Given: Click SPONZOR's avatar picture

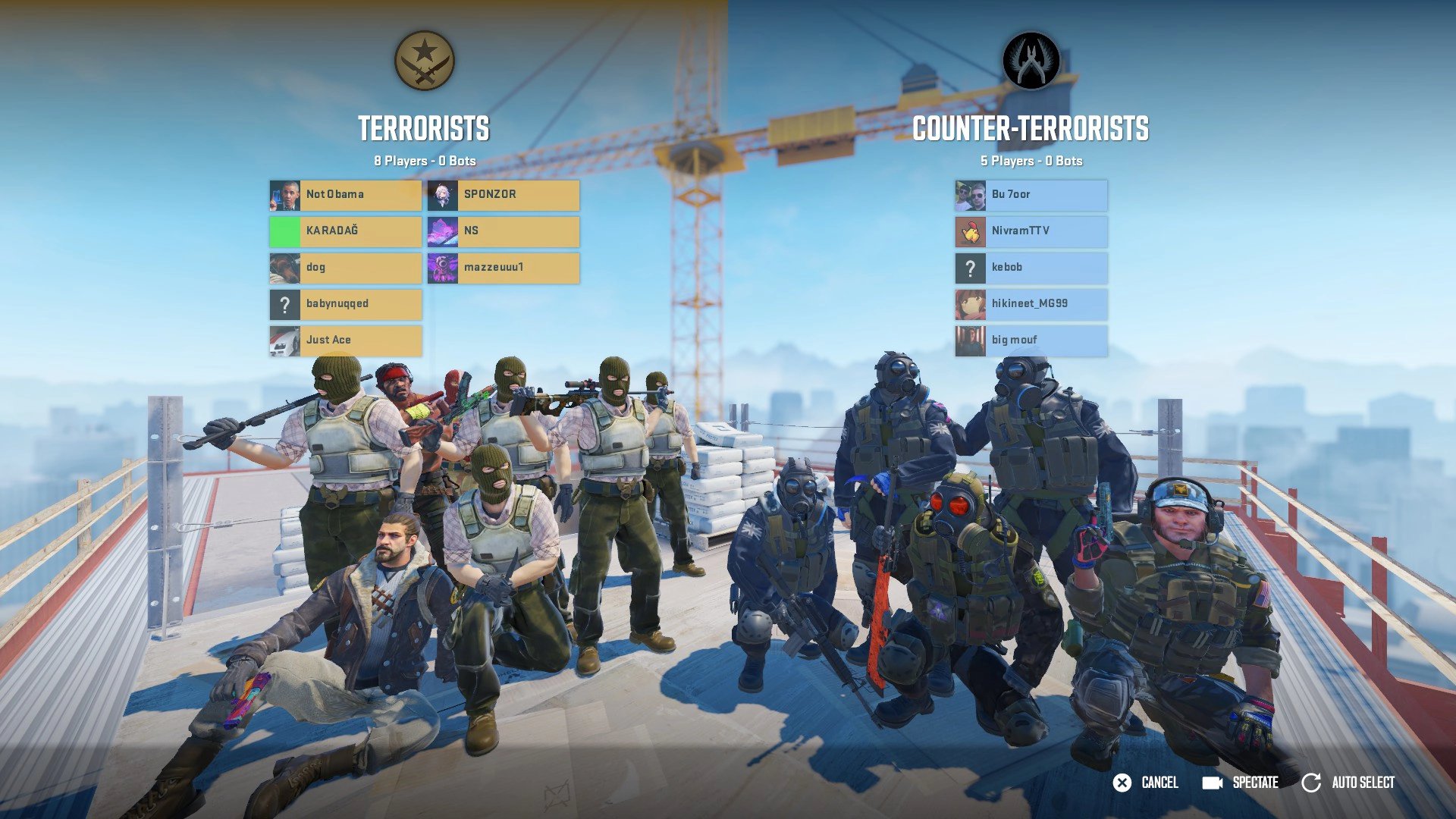Looking at the screenshot, I should 441,194.
